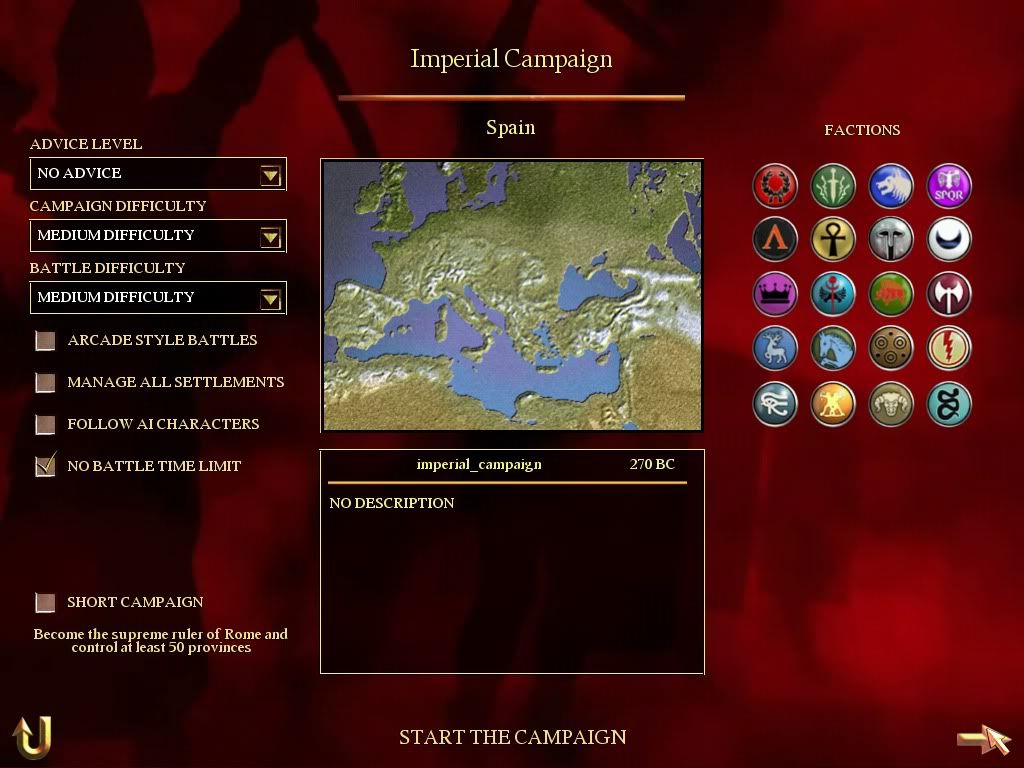Enable the Short Campaign option

[x=45, y=603]
